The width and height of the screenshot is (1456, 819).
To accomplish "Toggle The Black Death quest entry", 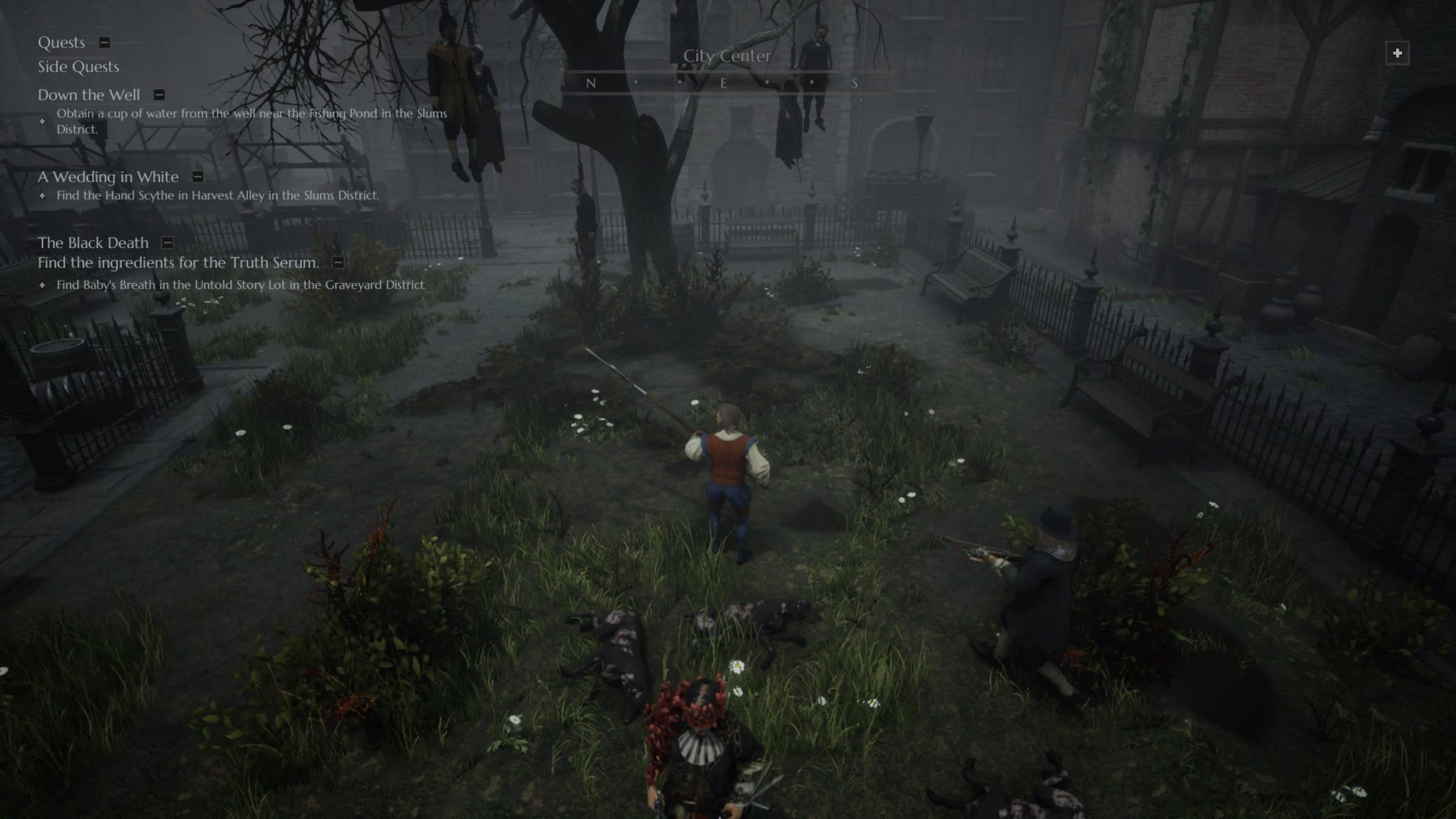I will [x=167, y=243].
